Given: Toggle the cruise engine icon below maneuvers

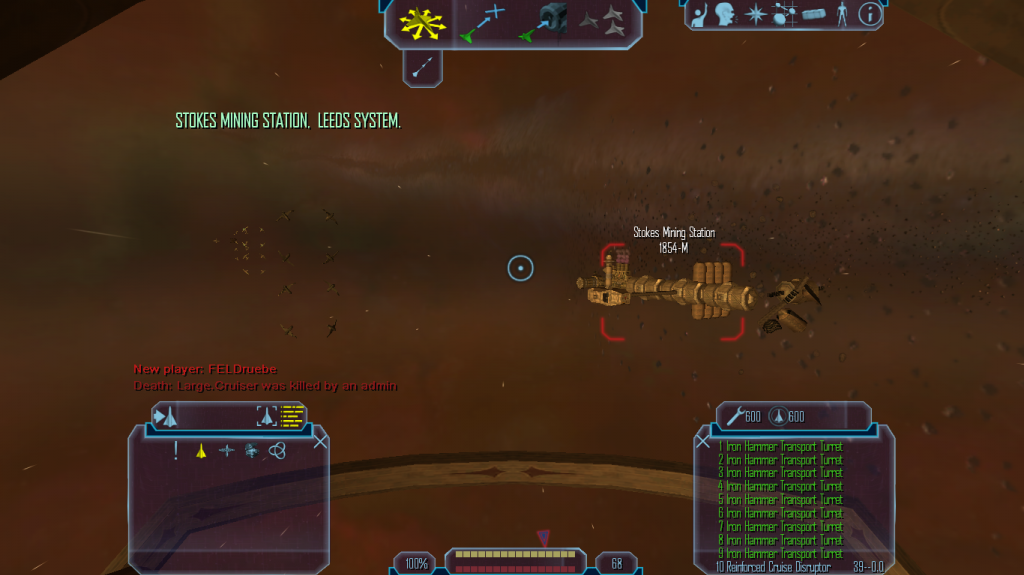Looking at the screenshot, I should pos(423,66).
